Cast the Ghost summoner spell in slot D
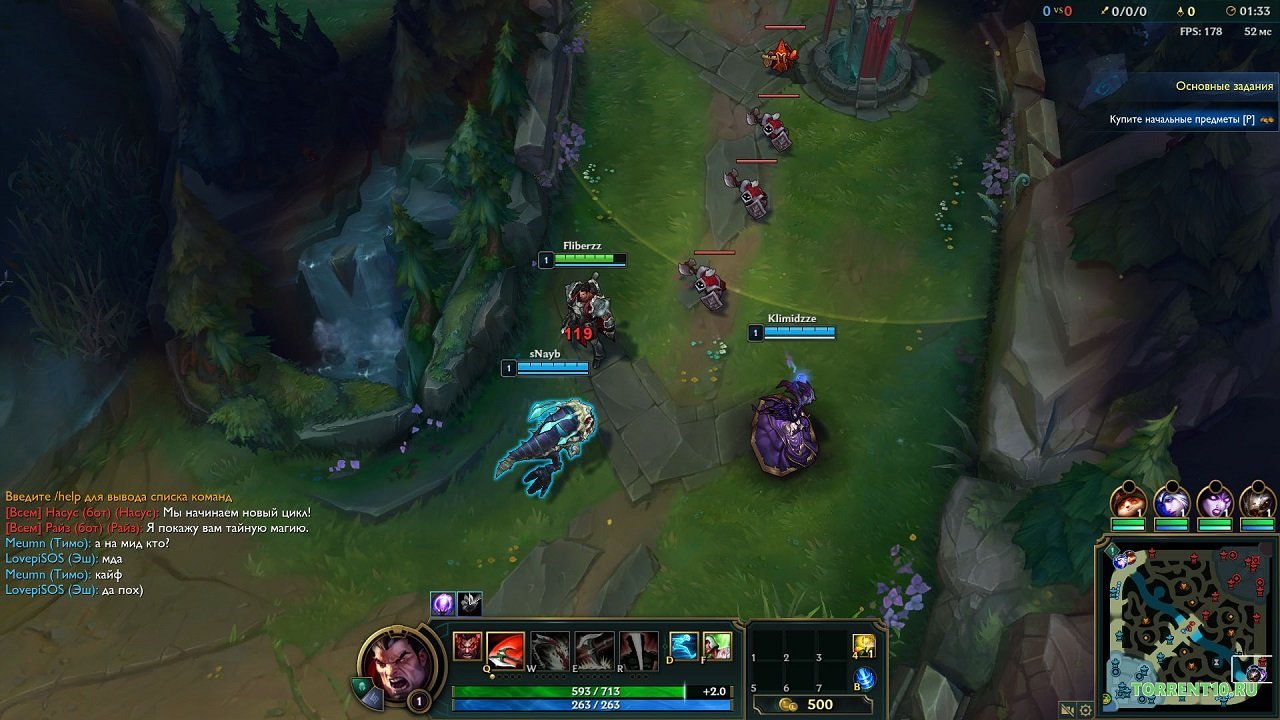Screen dimensions: 1280x720 click(683, 647)
